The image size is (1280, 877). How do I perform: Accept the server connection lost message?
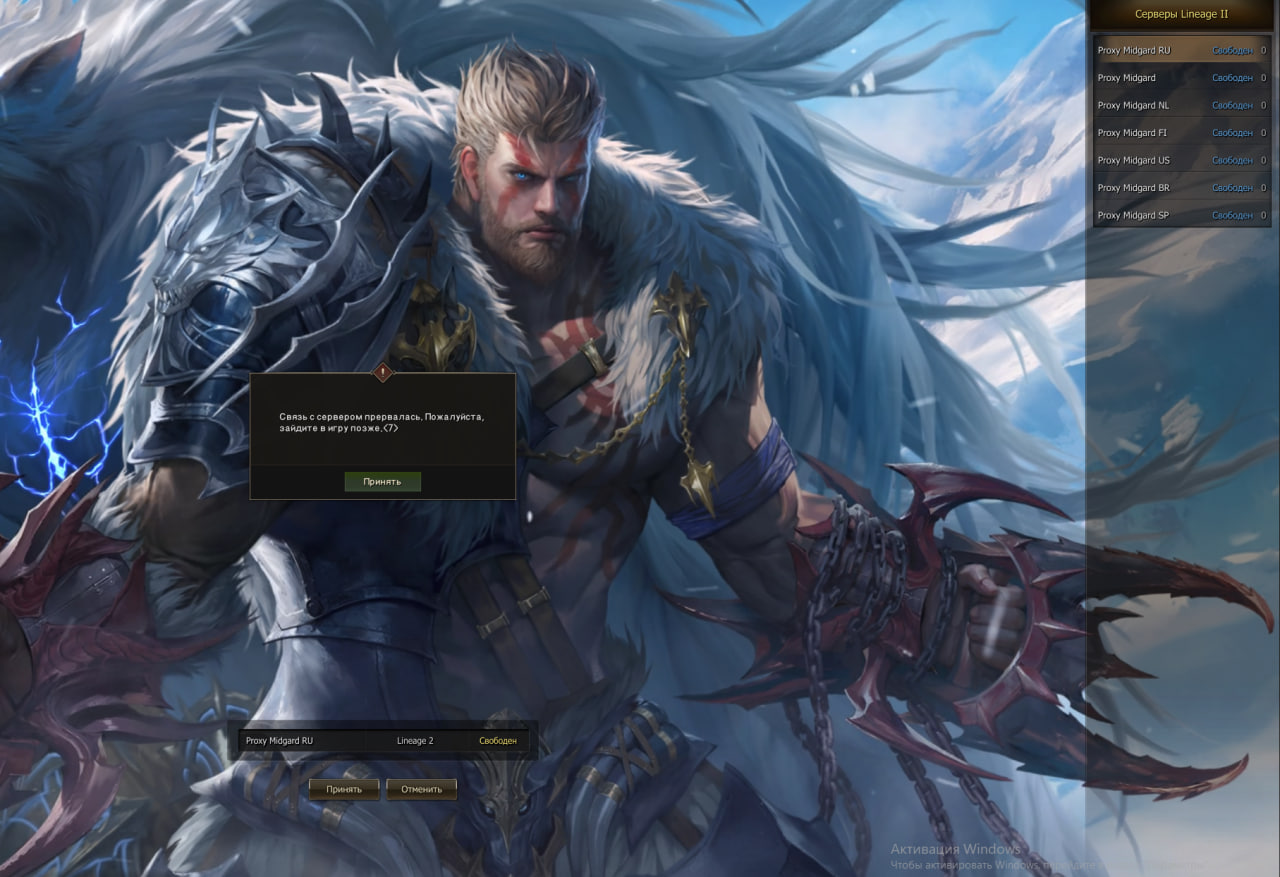(x=382, y=481)
